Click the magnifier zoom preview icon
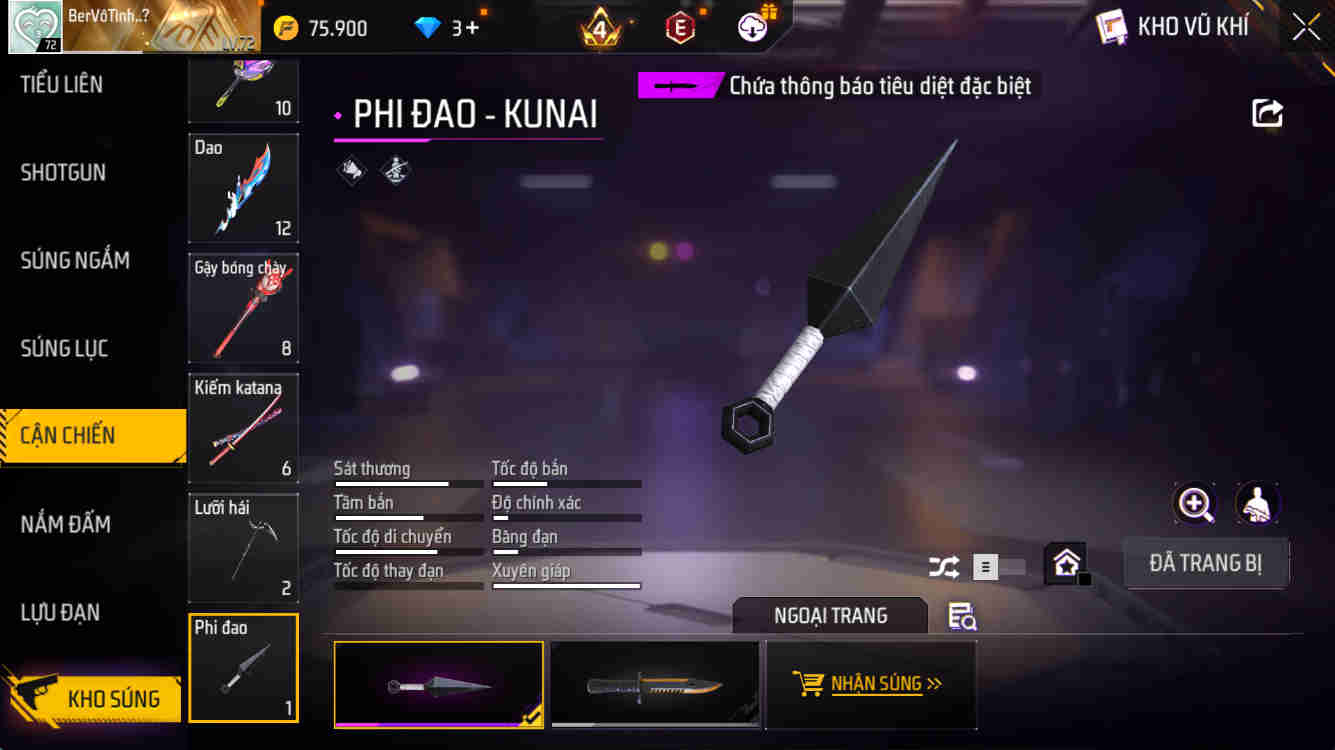This screenshot has width=1335, height=750. coord(1194,505)
